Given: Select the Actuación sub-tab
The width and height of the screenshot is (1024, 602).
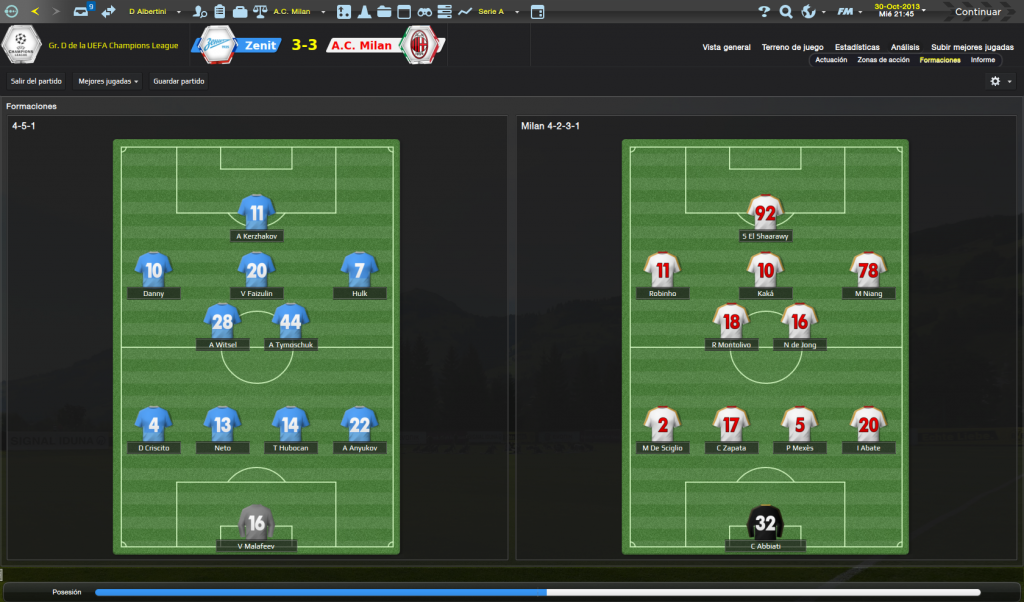Looking at the screenshot, I should 831,60.
